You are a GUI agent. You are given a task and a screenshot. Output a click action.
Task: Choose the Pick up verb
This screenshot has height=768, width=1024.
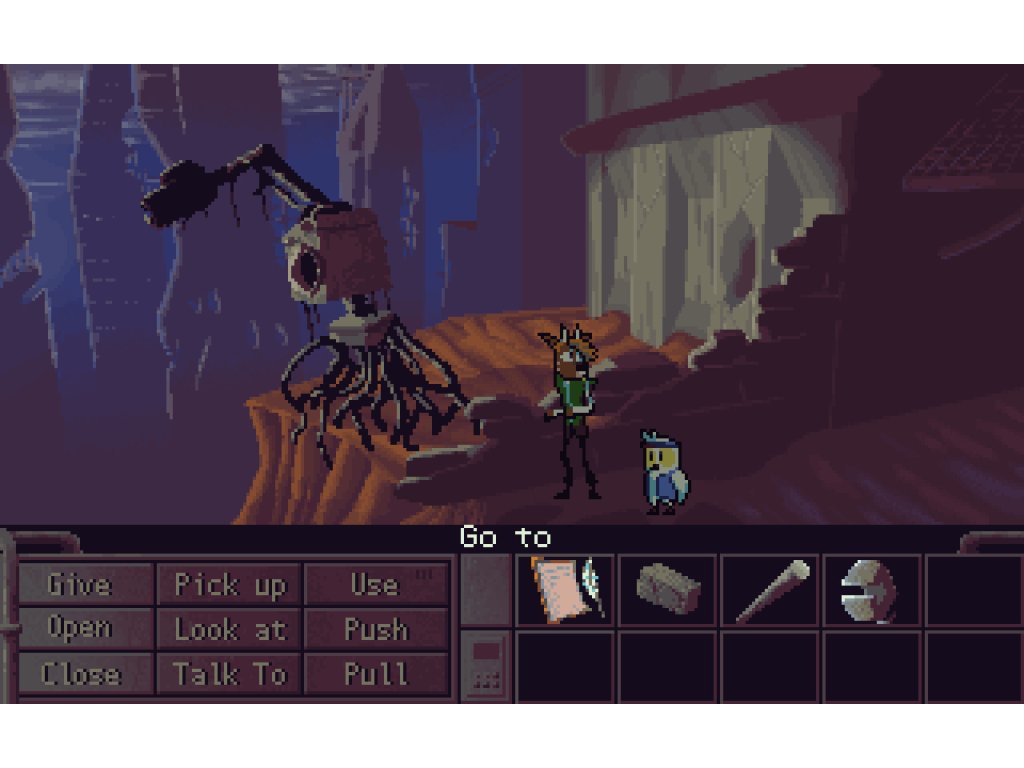230,584
